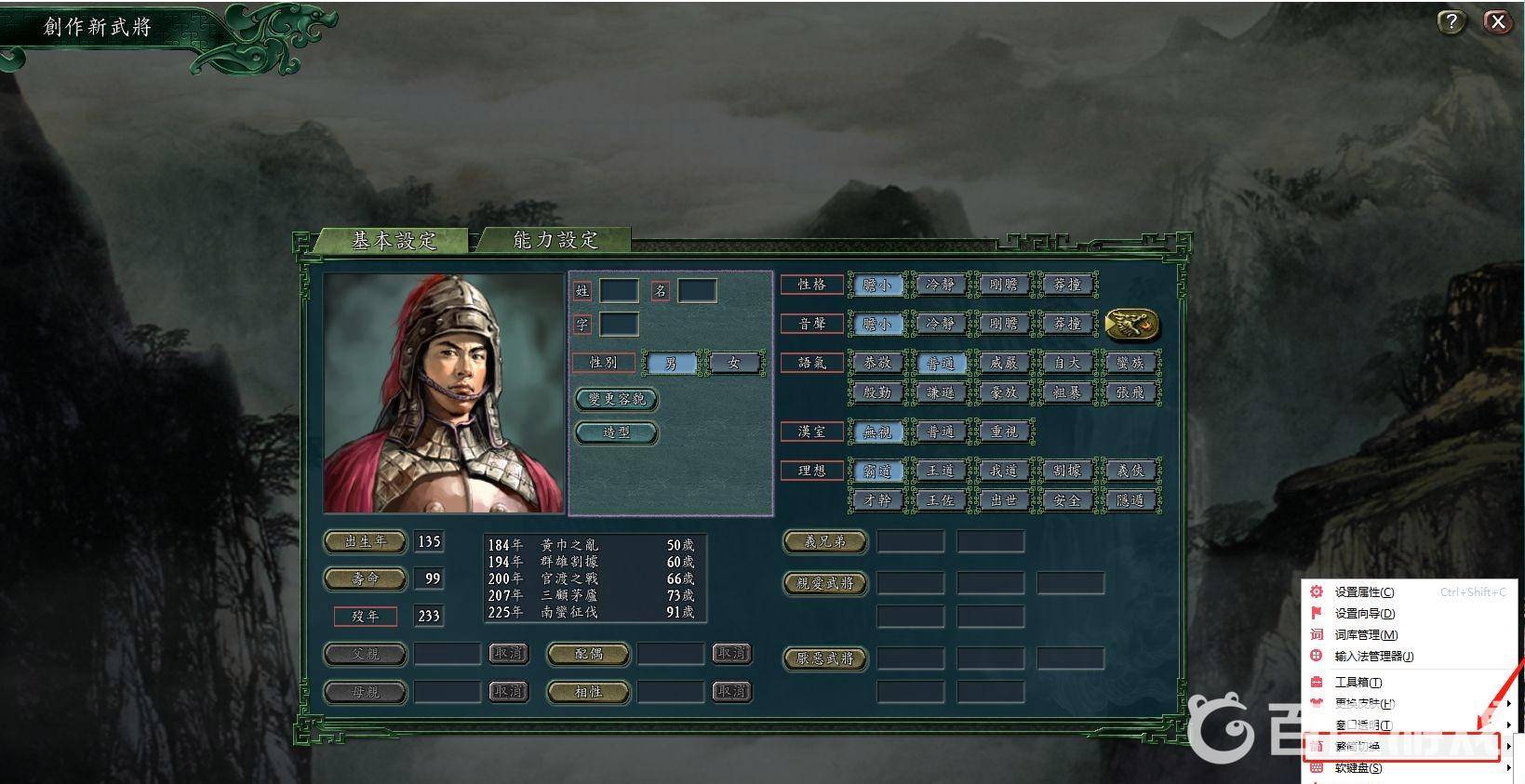This screenshot has width=1525, height=784.
Task: Switch to the 能力設定 tab
Action: [555, 240]
